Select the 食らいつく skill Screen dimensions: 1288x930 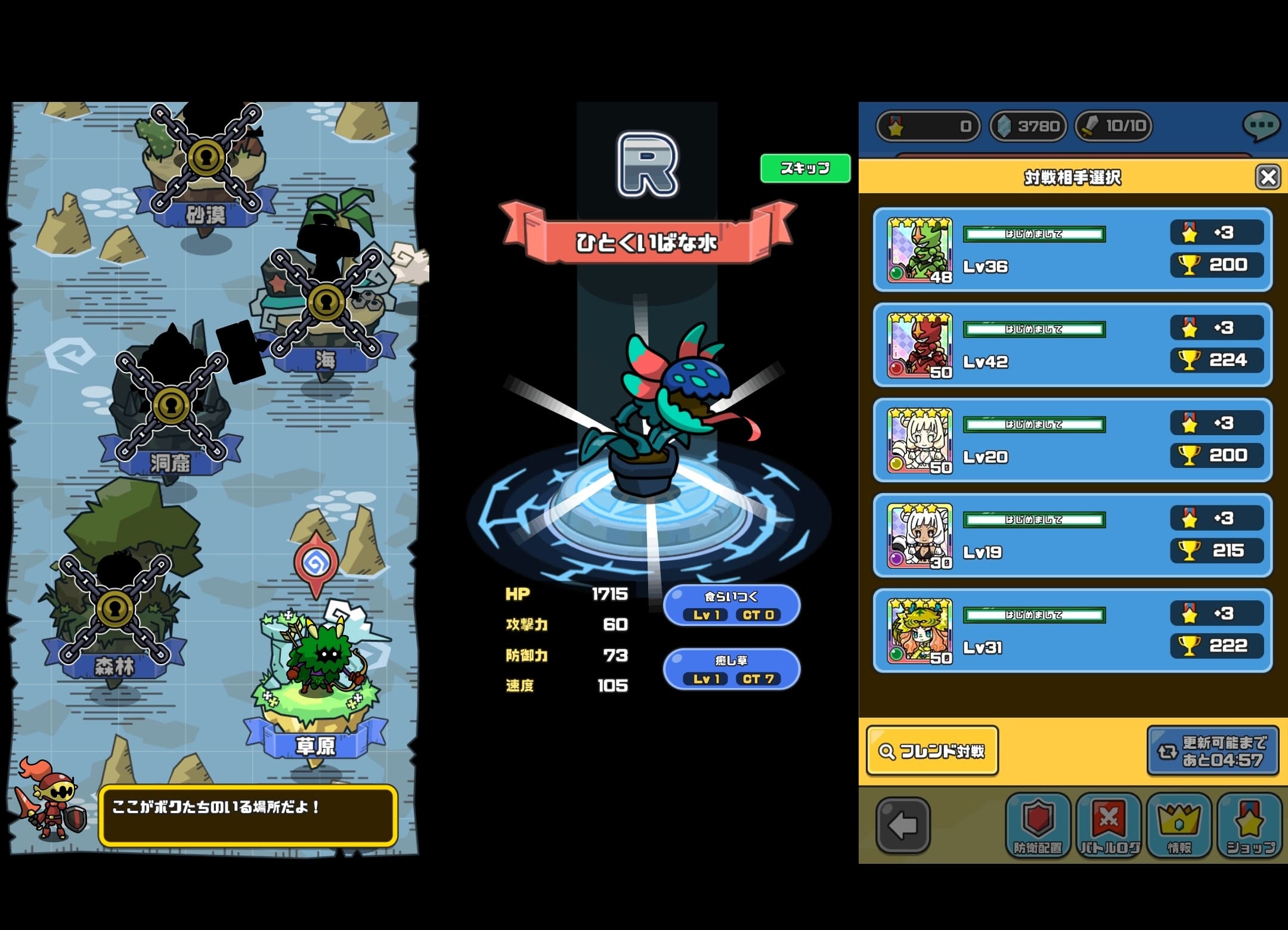(x=732, y=604)
